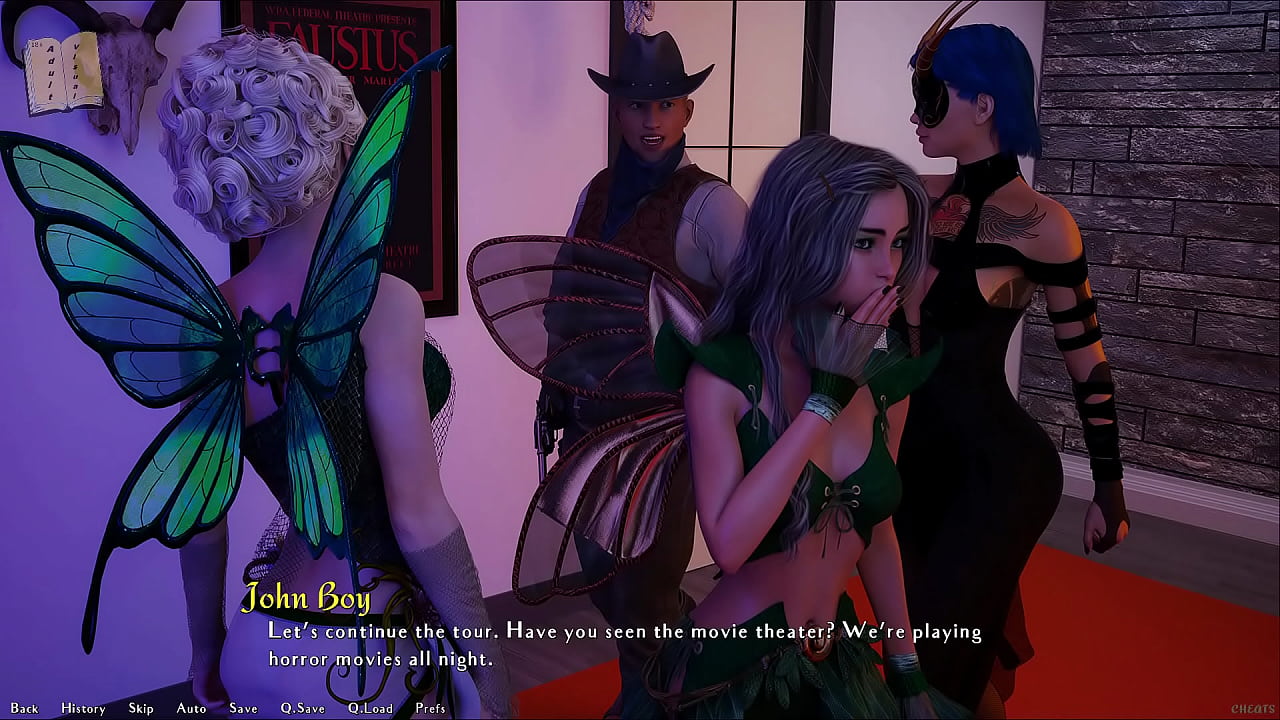Open Prefs settings menu
1280x720 pixels.
click(x=431, y=708)
